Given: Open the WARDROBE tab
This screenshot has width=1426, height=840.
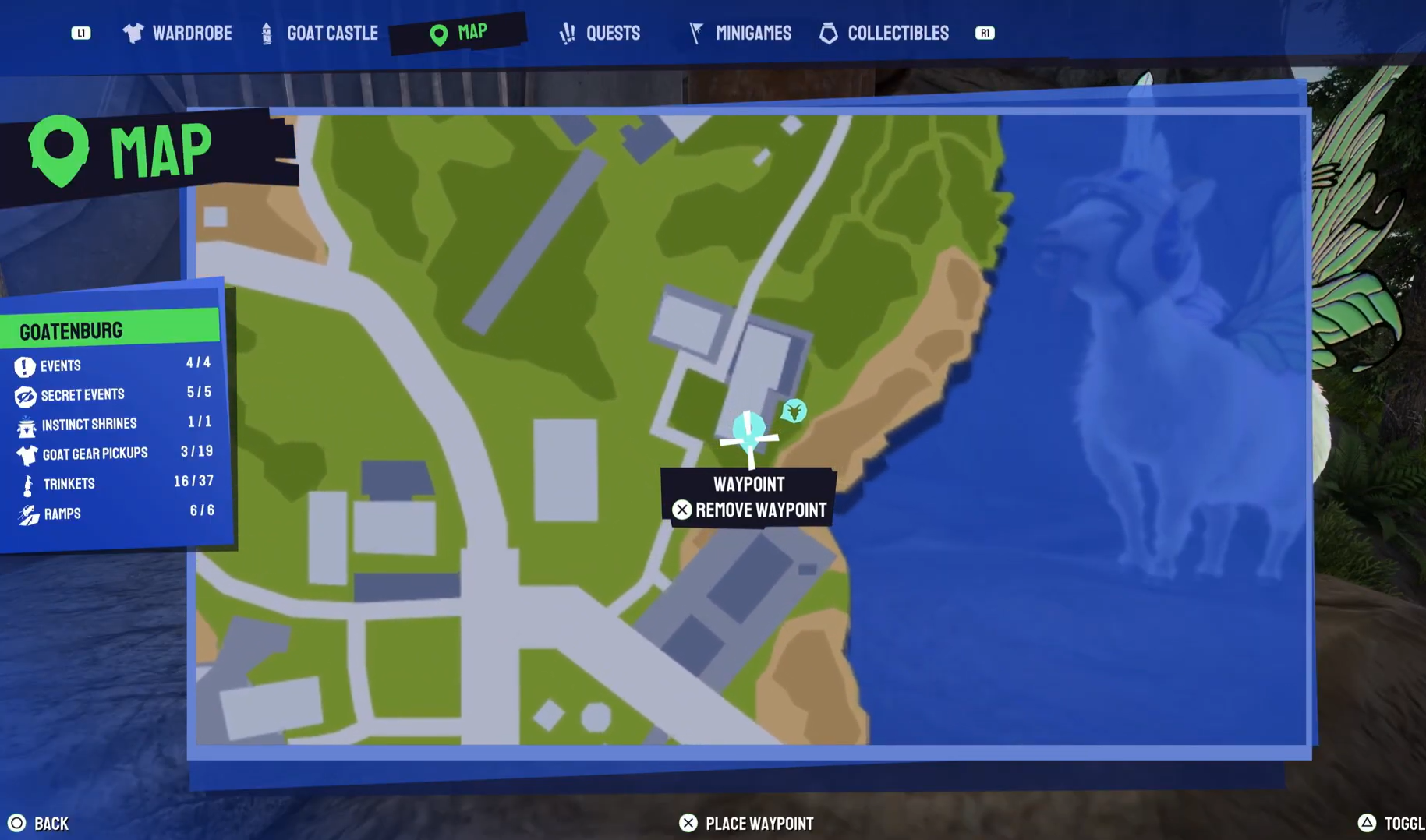Looking at the screenshot, I should pos(194,33).
